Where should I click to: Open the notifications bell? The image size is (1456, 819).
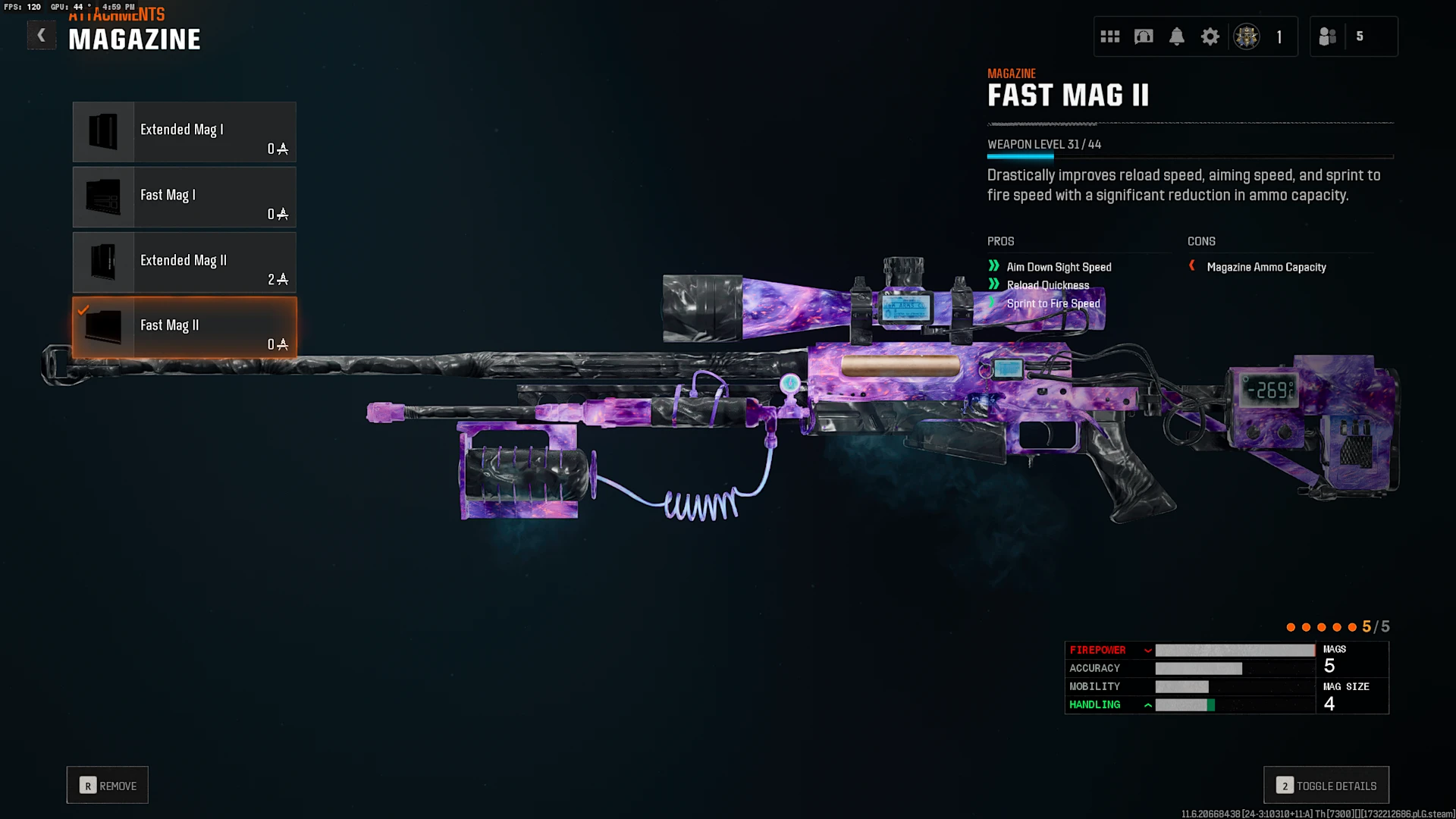point(1177,36)
